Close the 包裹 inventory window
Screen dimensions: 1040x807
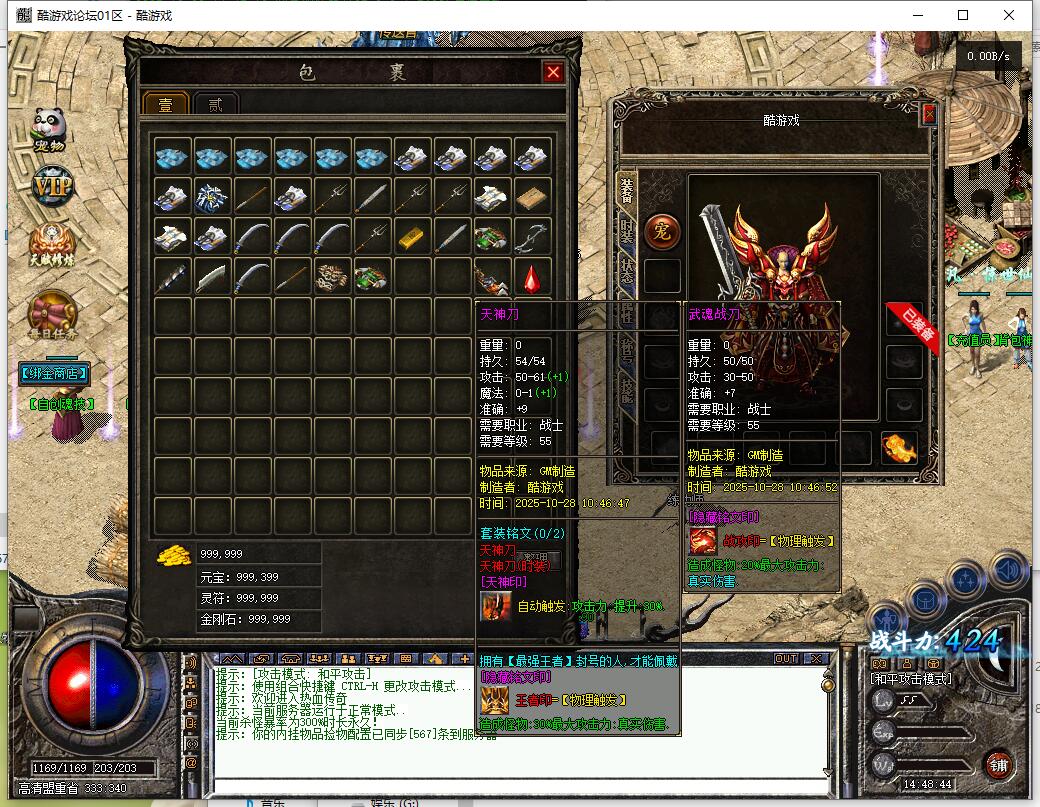click(552, 72)
